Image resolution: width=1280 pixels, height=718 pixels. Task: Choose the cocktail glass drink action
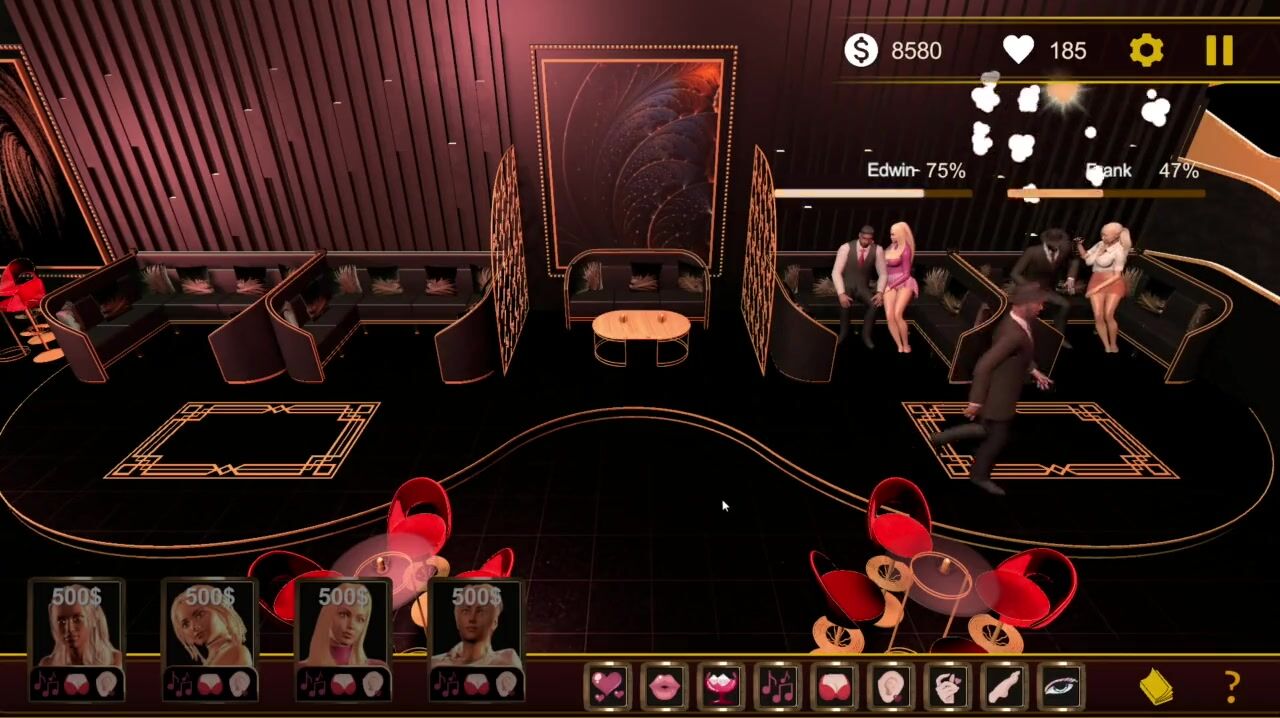pyautogui.click(x=722, y=686)
